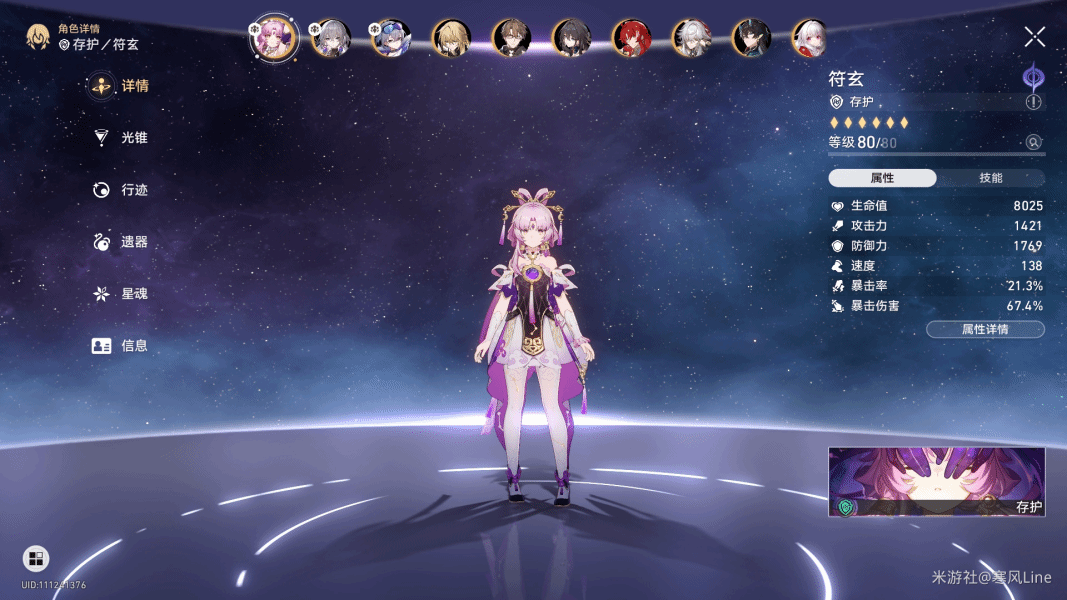Open 属性详情 attribute details
This screenshot has height=600, width=1067.
pyautogui.click(x=985, y=329)
